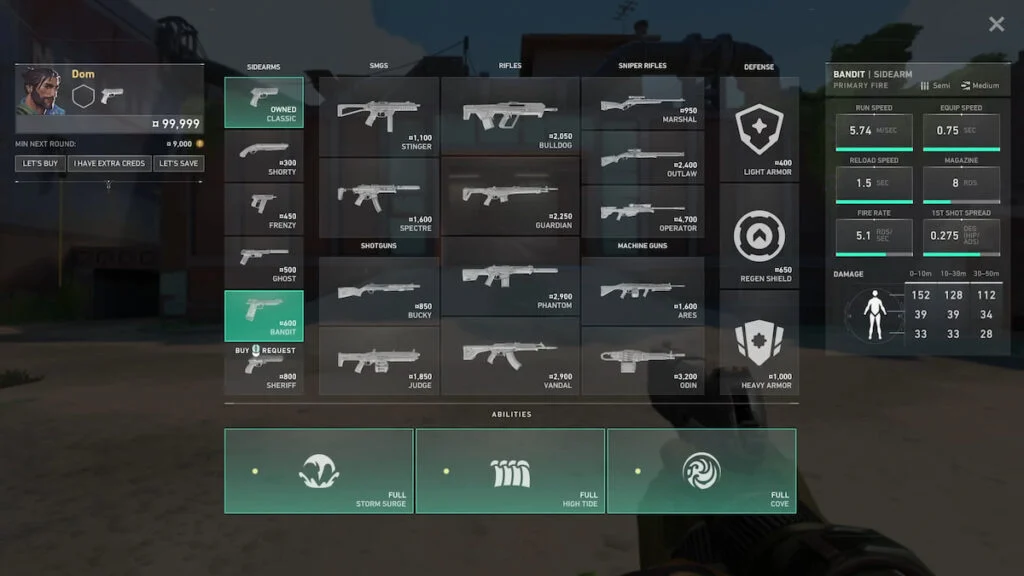Purchase the Spectre SMG
Viewport: 1024px width, 576px height.
click(379, 197)
